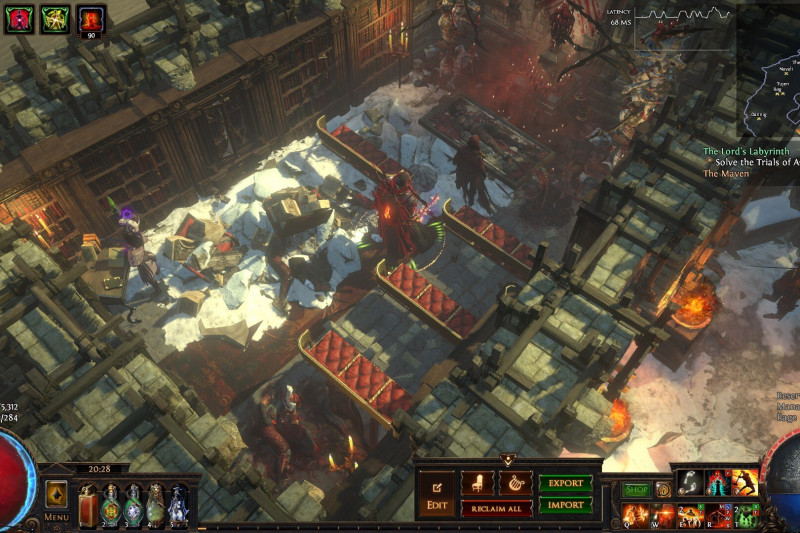The image size is (800, 533).
Task: Click the gold level-up arrow icon
Action: (56, 494)
